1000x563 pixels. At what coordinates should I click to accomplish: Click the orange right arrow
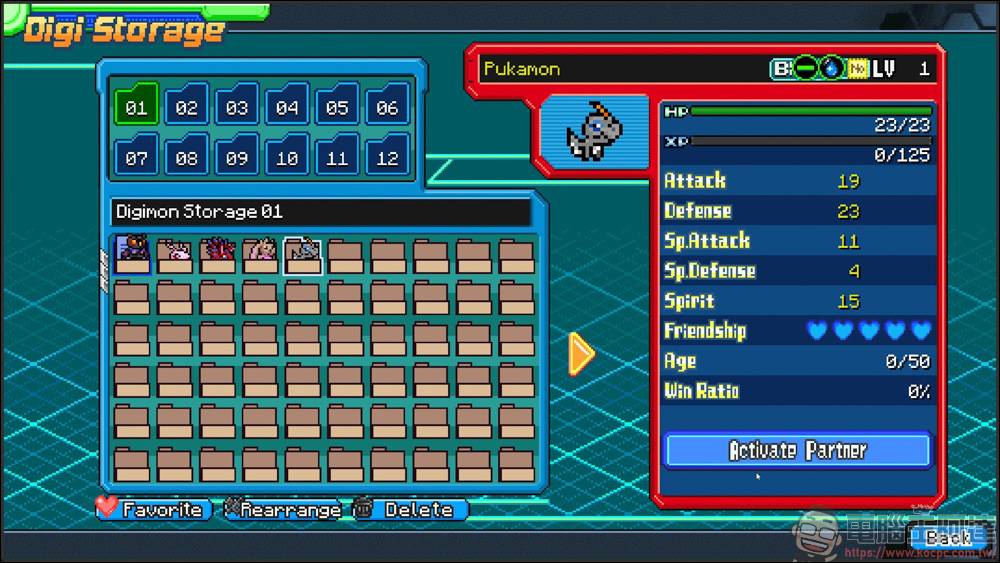coord(580,353)
